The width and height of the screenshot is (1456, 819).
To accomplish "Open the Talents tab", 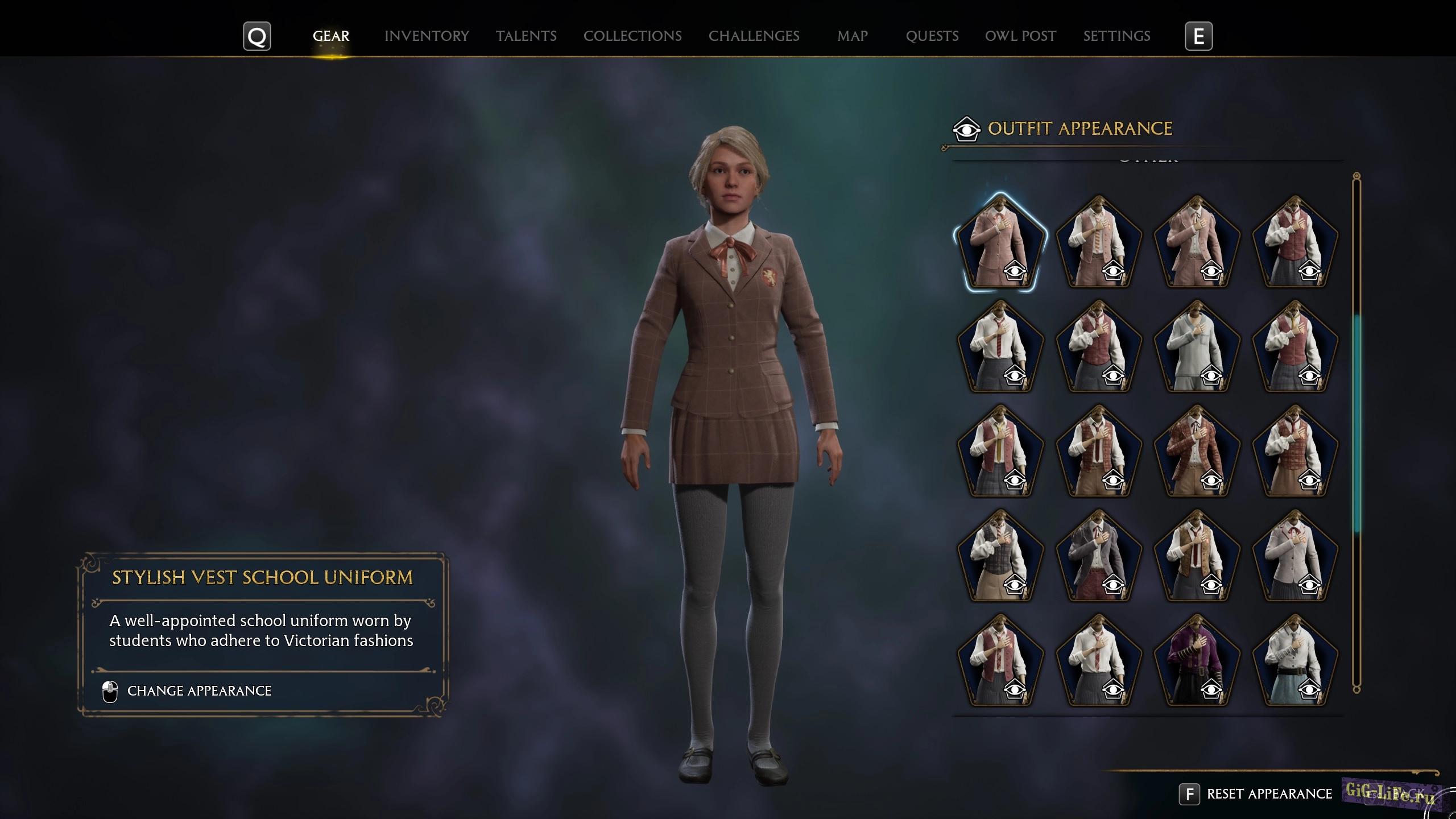I will coord(526,36).
